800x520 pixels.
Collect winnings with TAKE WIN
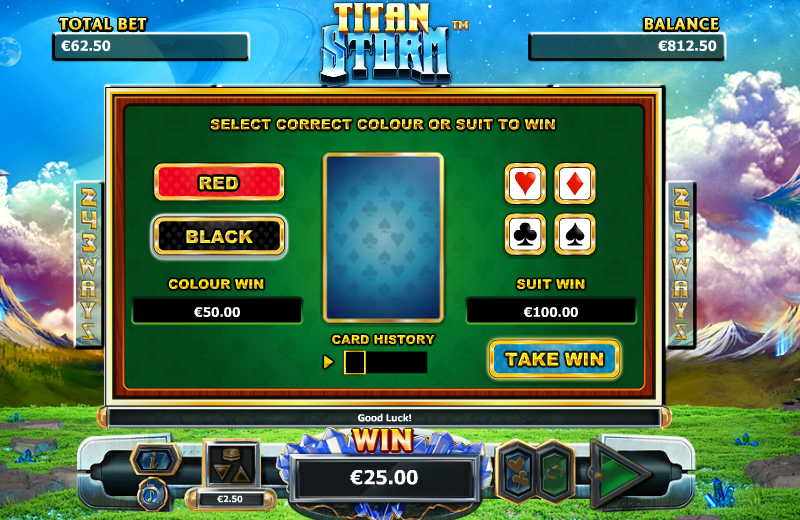tap(554, 359)
